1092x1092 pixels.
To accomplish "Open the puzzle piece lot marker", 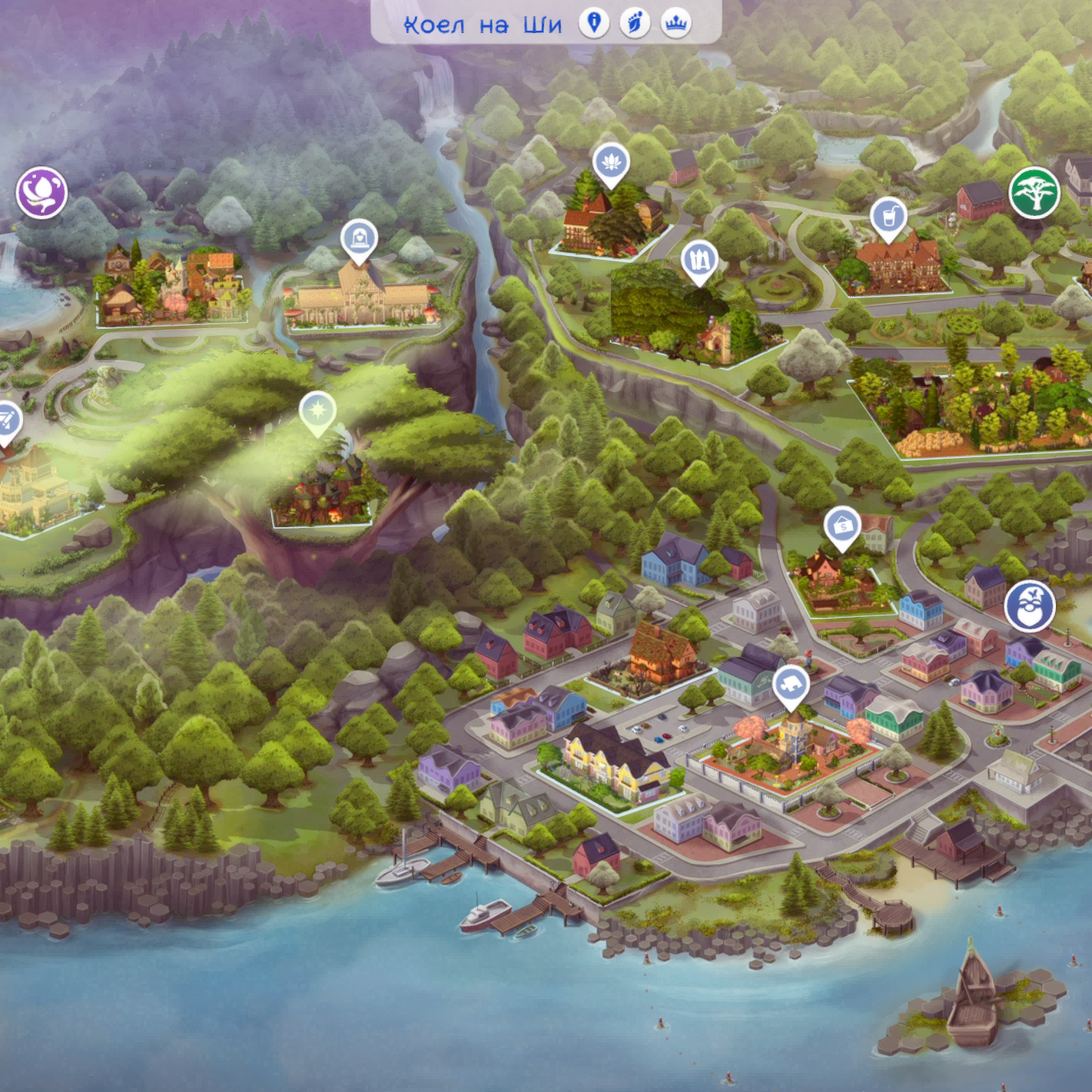I will pyautogui.click(x=790, y=684).
